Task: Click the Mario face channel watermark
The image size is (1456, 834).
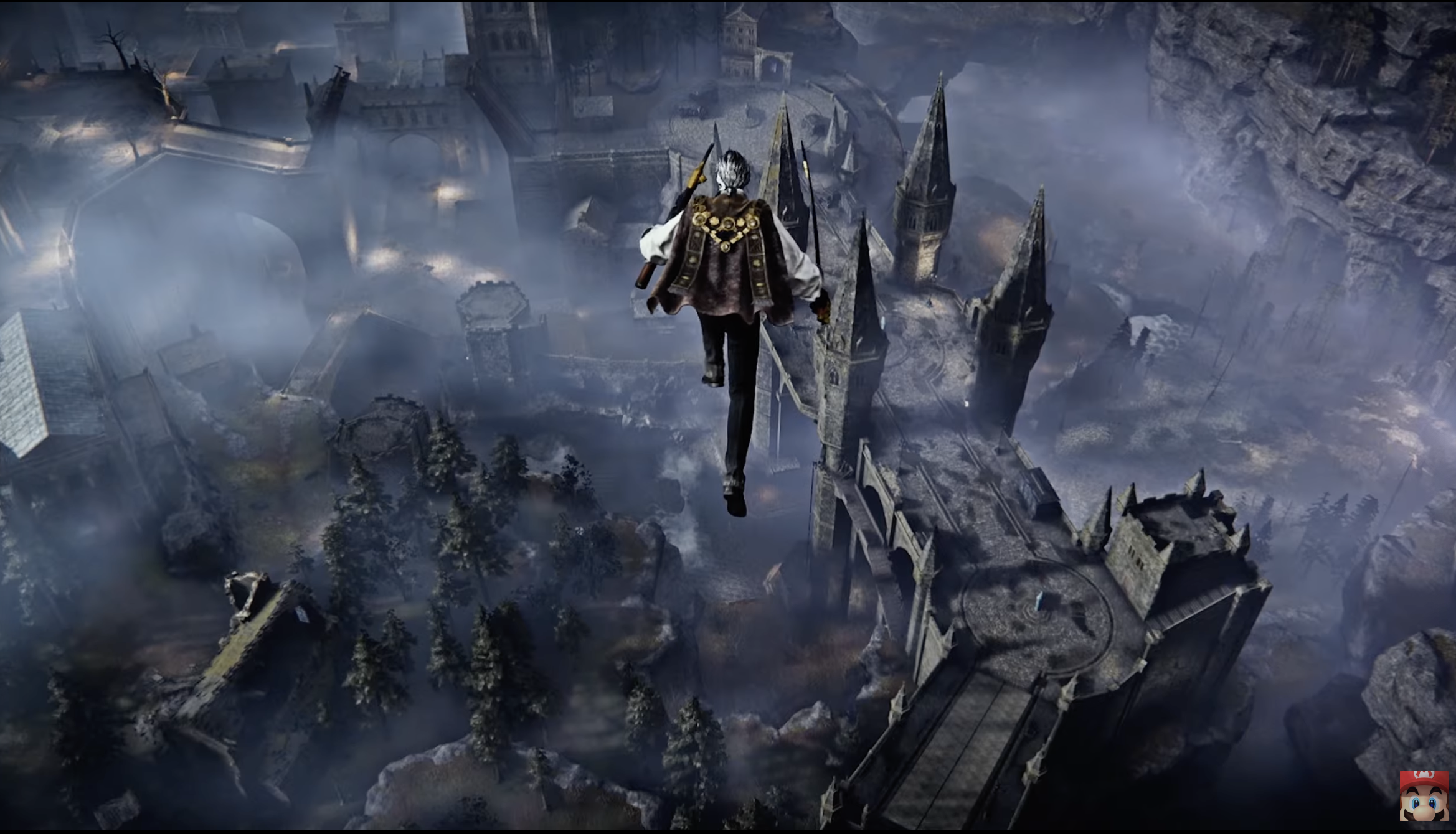Action: point(1424,795)
